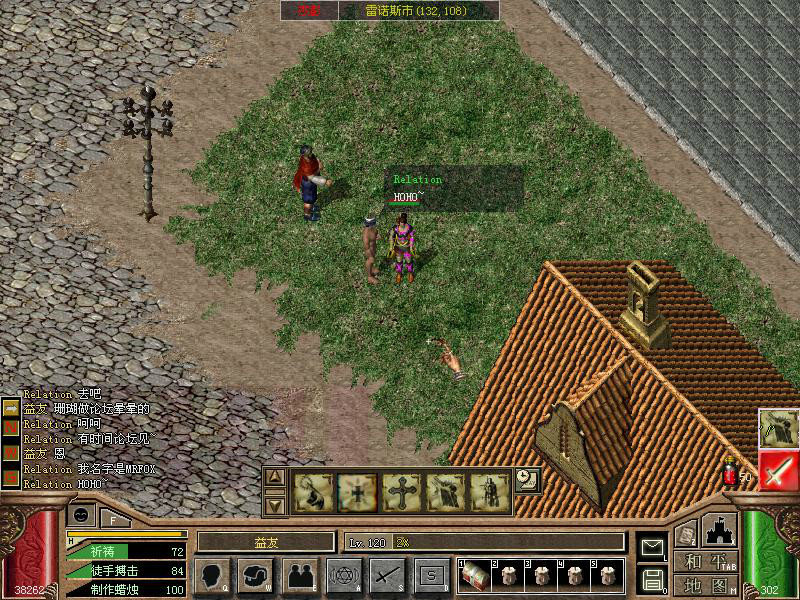Open the hexagram magic button
Screen dimensions: 800x600
[x=344, y=575]
